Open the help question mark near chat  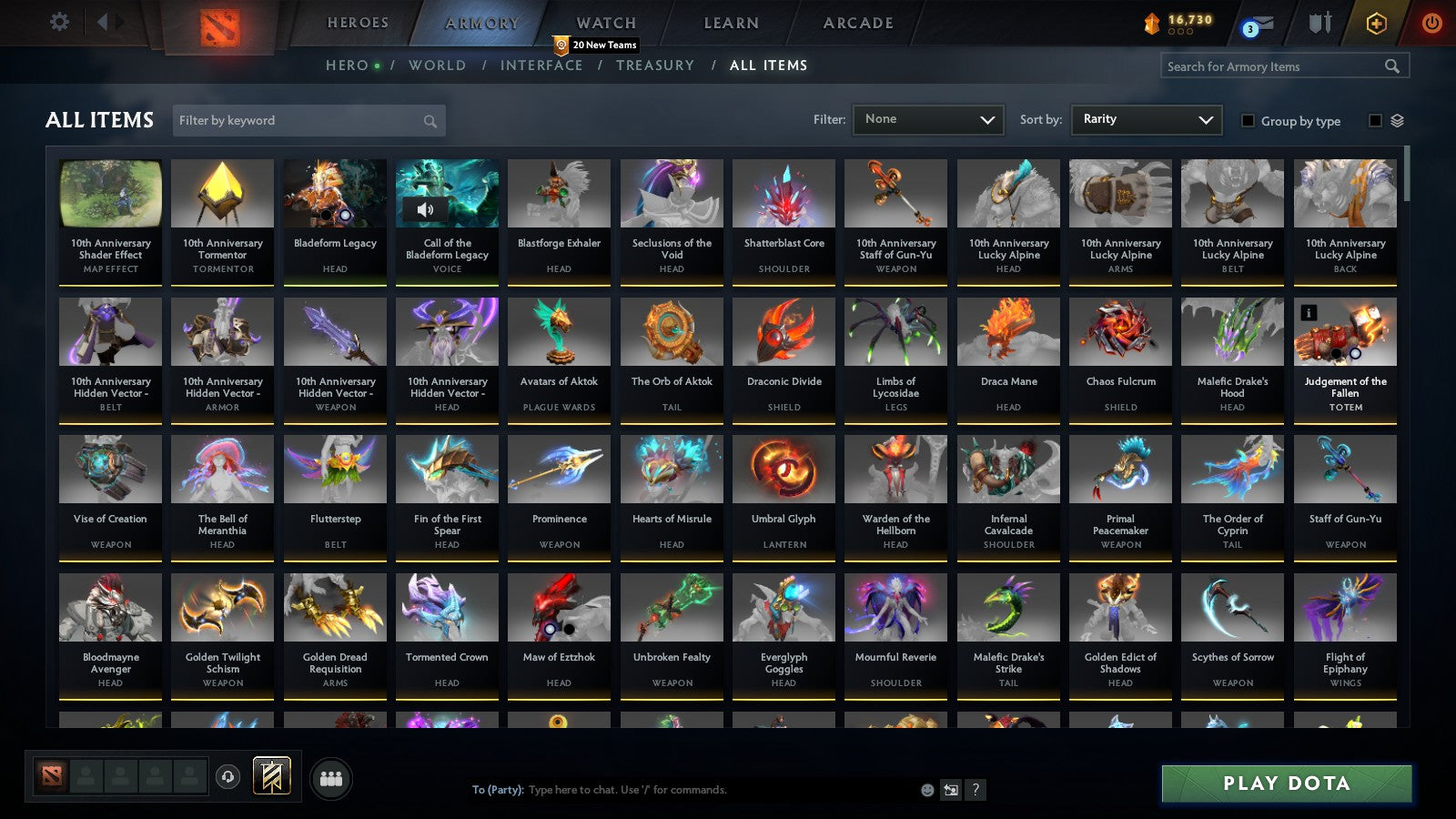coord(977,790)
